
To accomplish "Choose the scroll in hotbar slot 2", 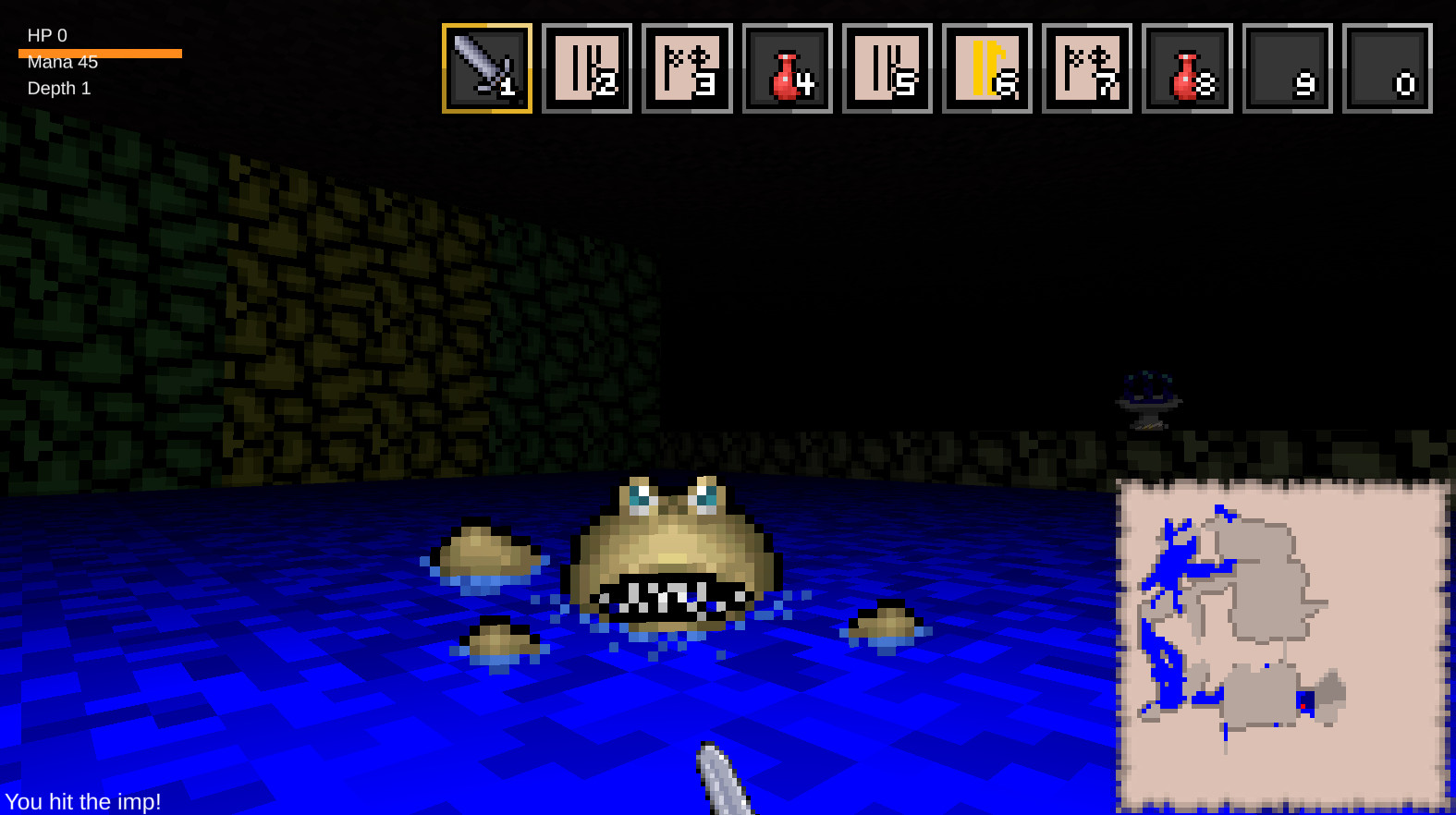I will (587, 68).
